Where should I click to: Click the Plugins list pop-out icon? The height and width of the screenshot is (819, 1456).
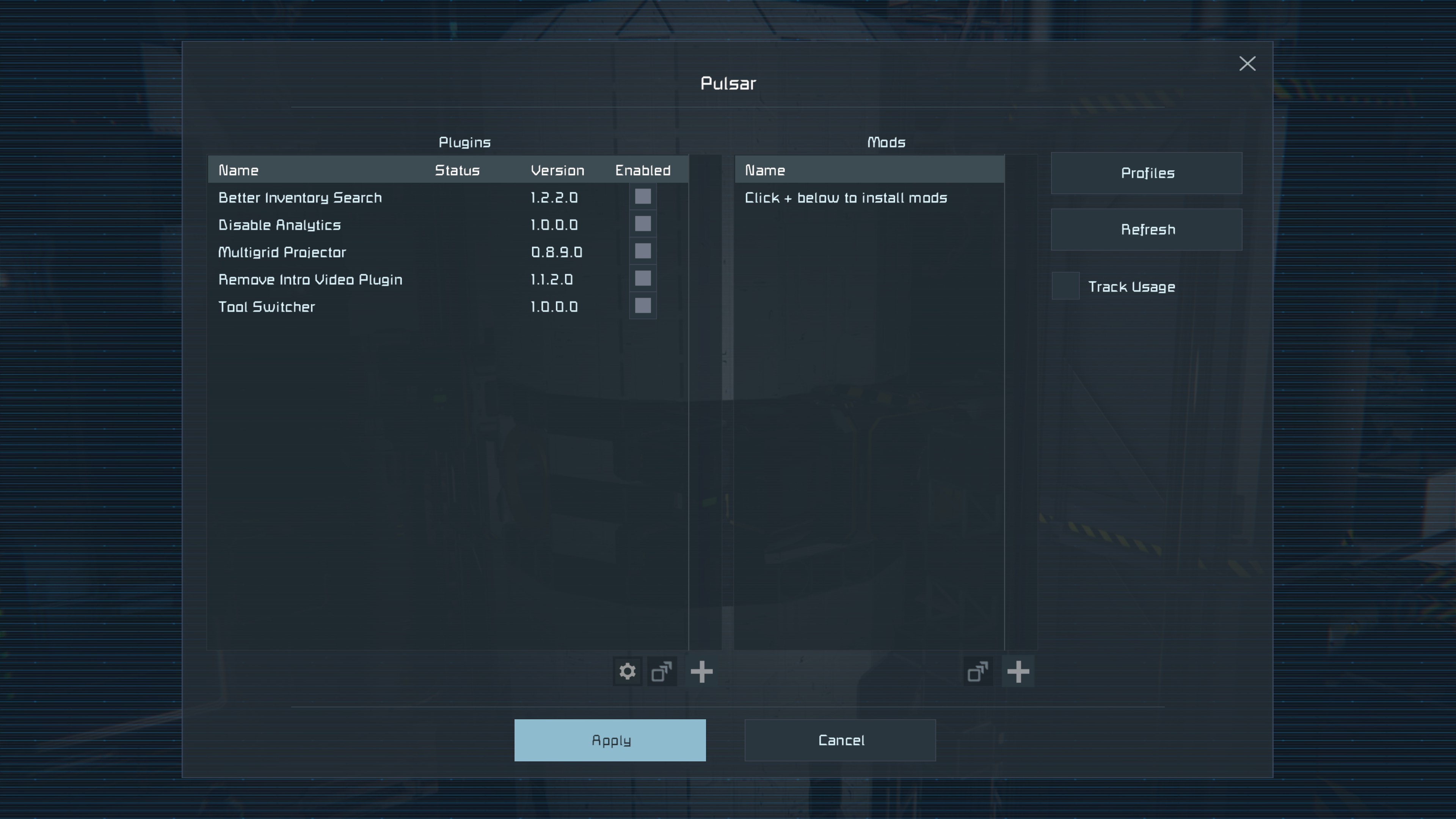click(662, 672)
